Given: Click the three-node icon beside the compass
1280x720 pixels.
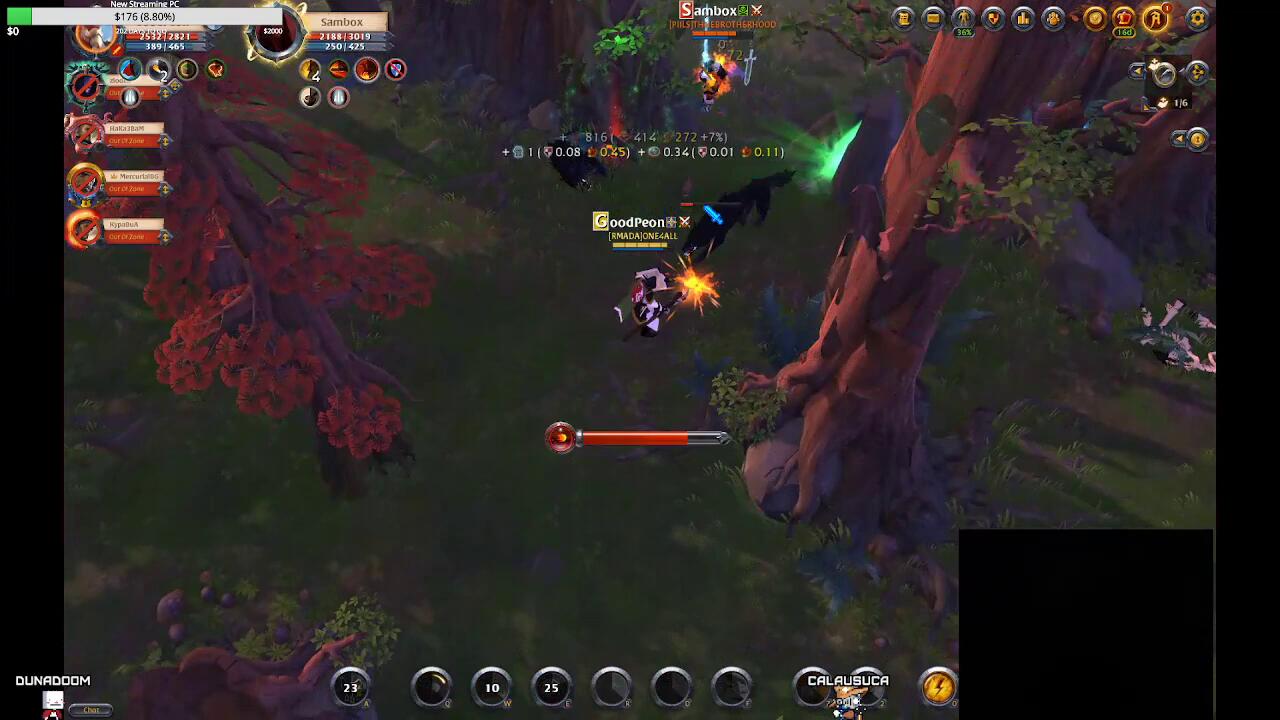Looking at the screenshot, I should tap(1198, 72).
